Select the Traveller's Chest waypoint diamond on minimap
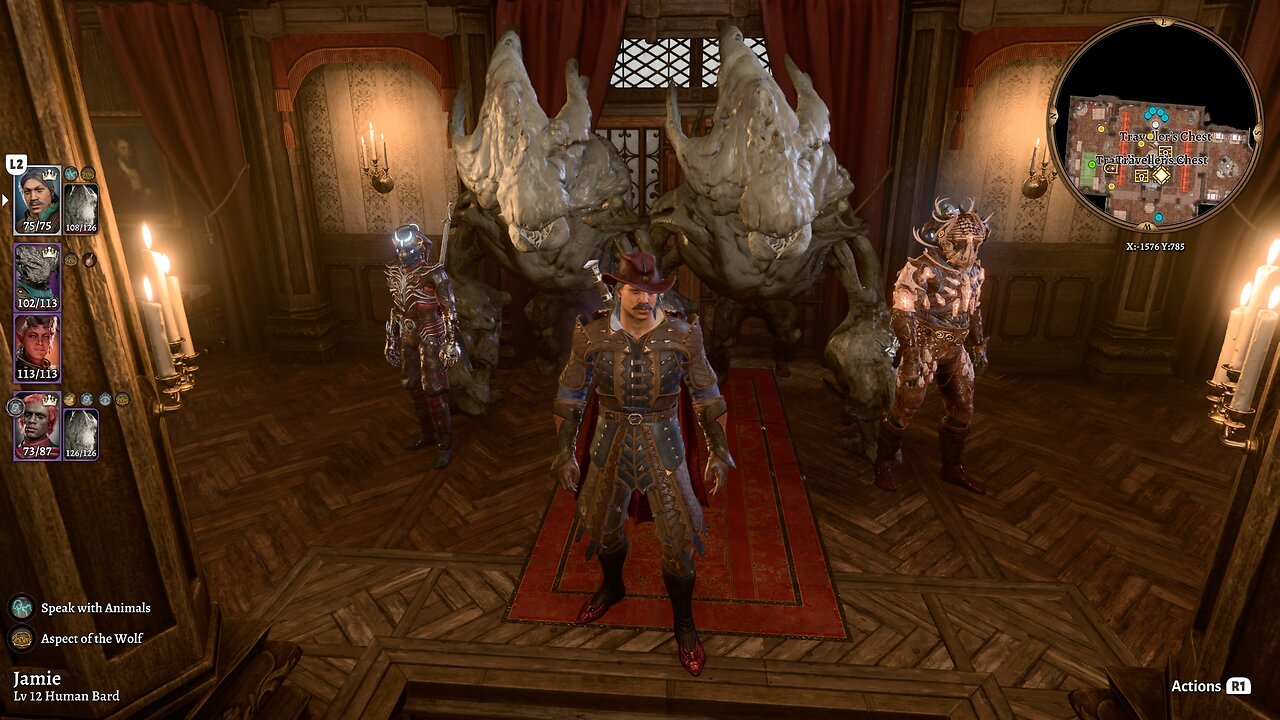Viewport: 1280px width, 720px height. [x=1161, y=176]
